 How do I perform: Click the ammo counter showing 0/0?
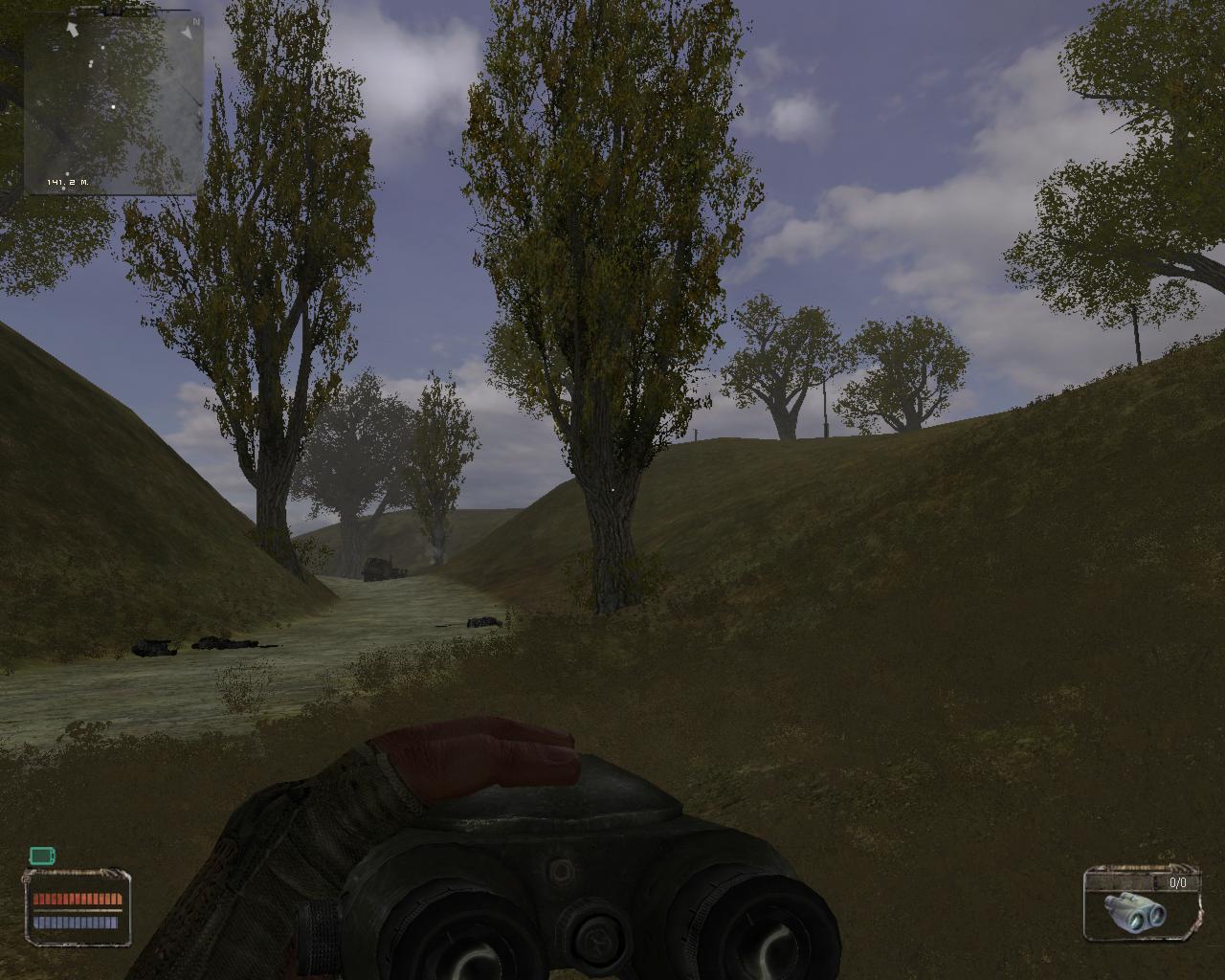1178,882
